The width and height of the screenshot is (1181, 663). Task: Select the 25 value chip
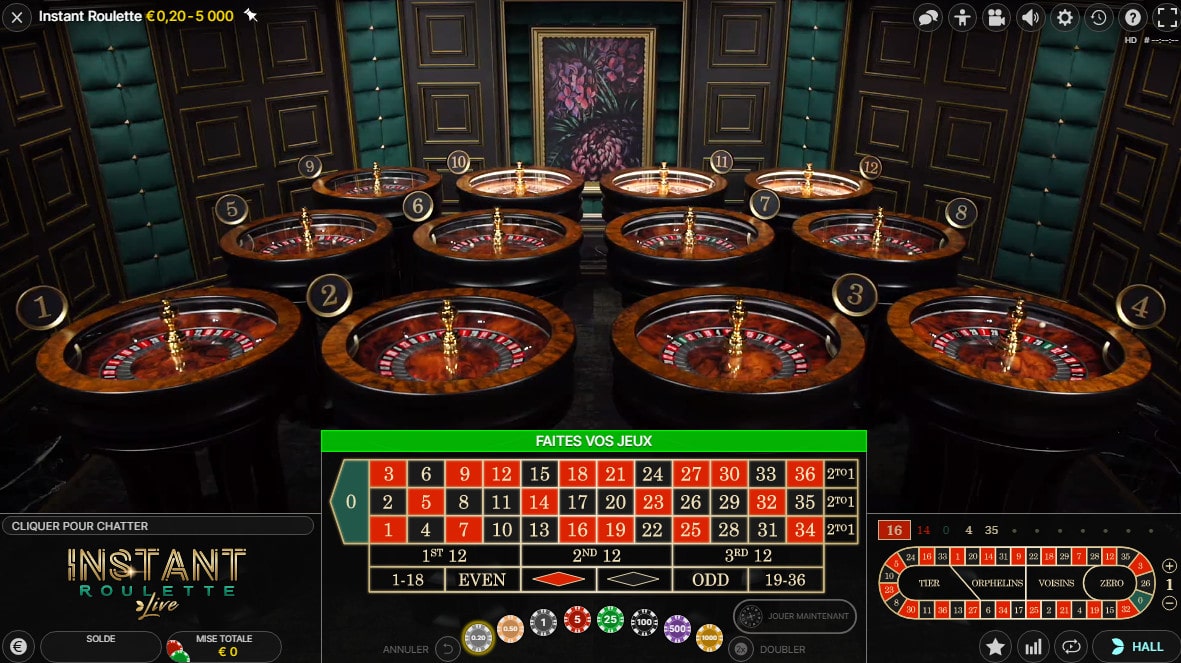point(610,622)
